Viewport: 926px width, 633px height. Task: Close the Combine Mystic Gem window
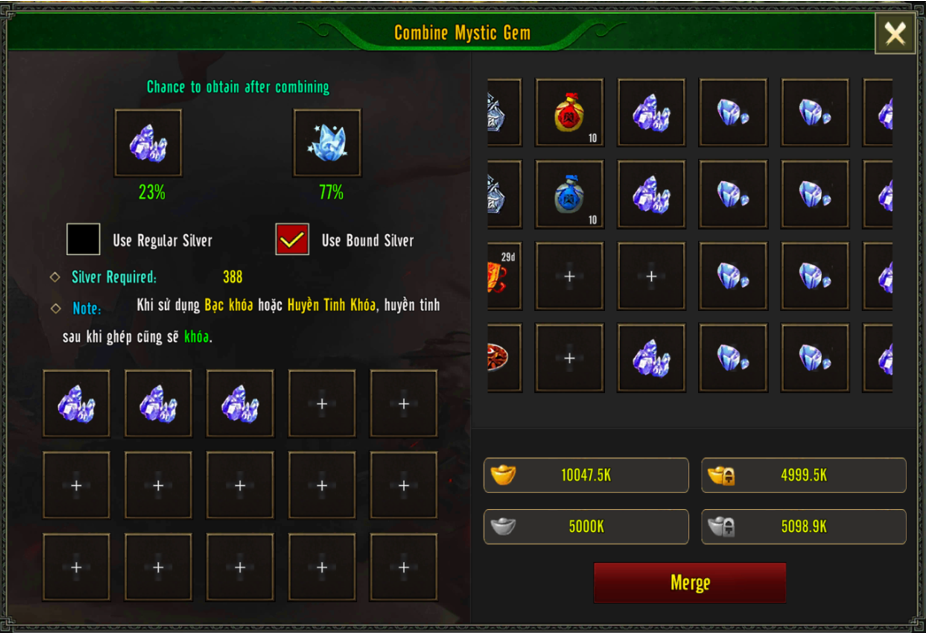894,34
